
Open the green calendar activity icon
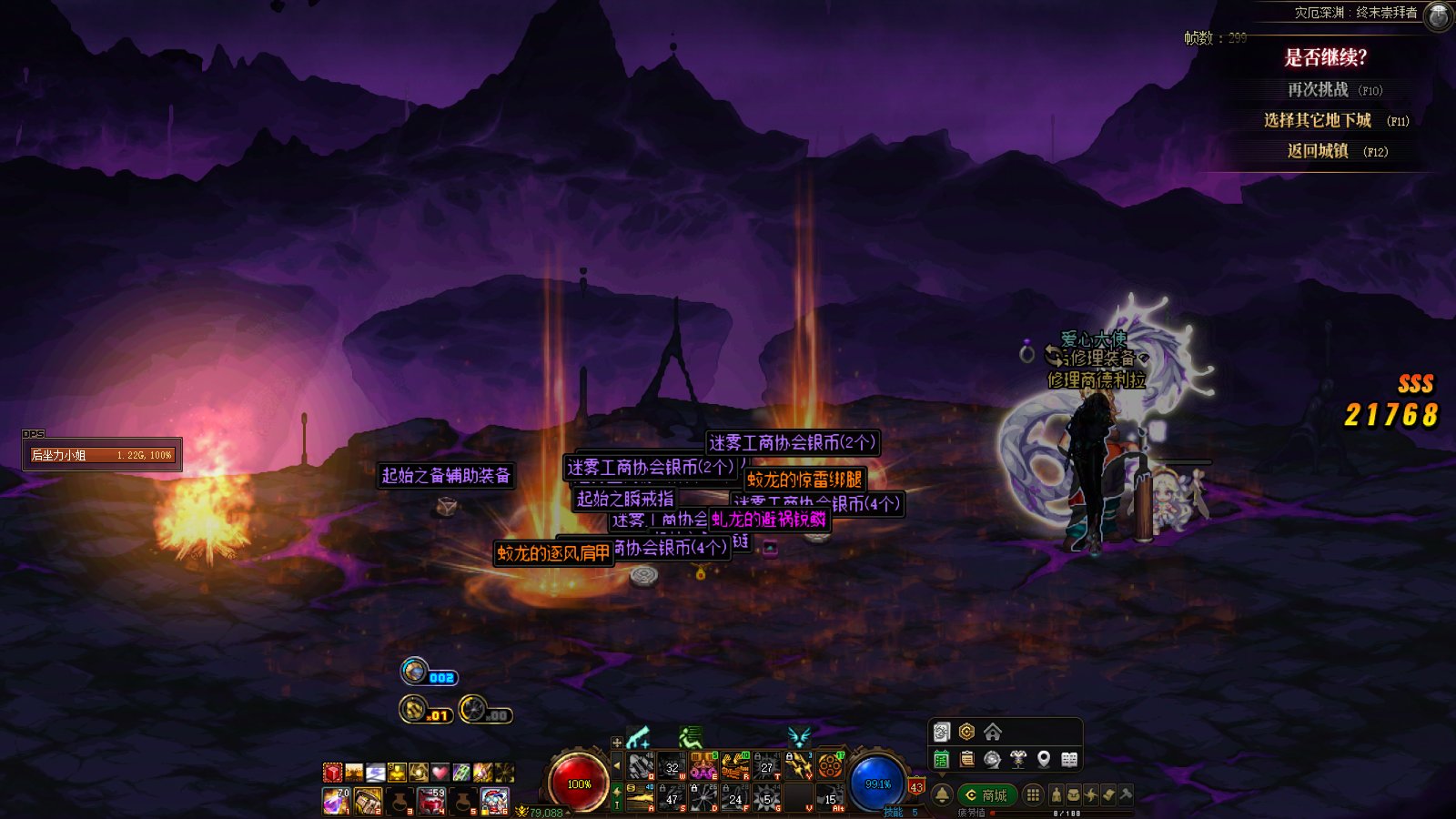pos(942,759)
